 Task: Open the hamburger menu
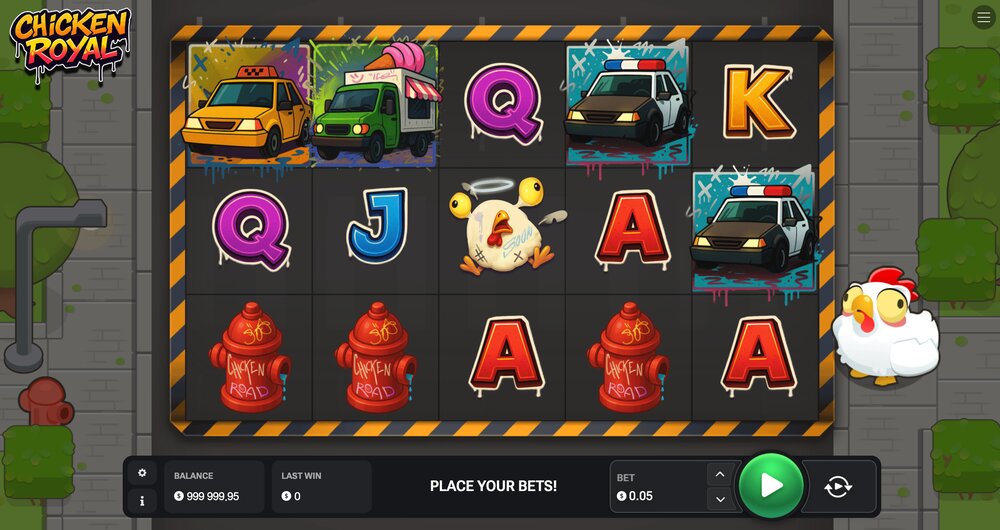(983, 17)
